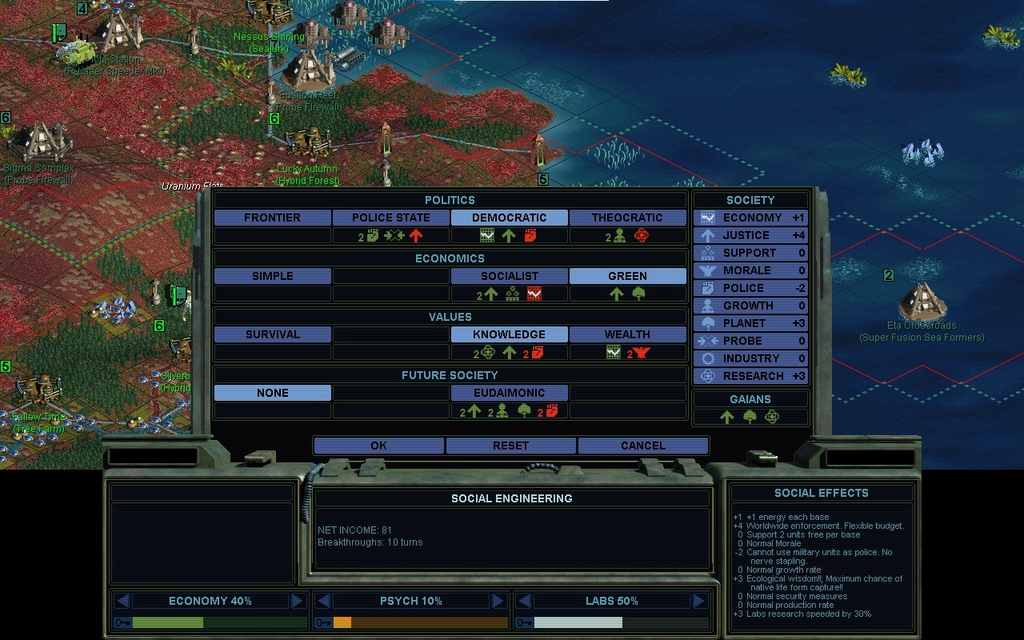Select Frontier politics

pos(272,217)
